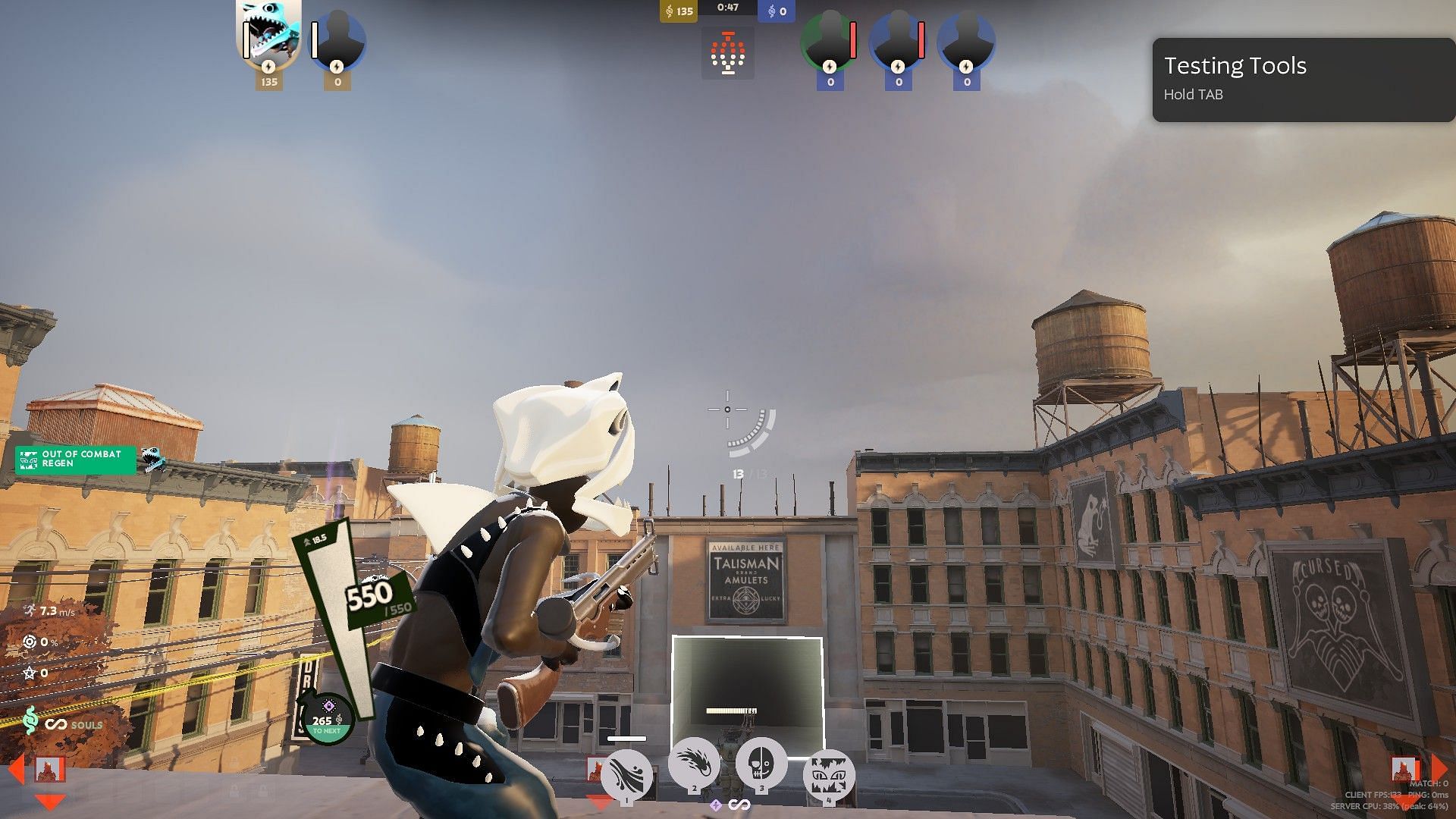Open the Testing Tools panel
The height and width of the screenshot is (819, 1456).
[x=1303, y=80]
